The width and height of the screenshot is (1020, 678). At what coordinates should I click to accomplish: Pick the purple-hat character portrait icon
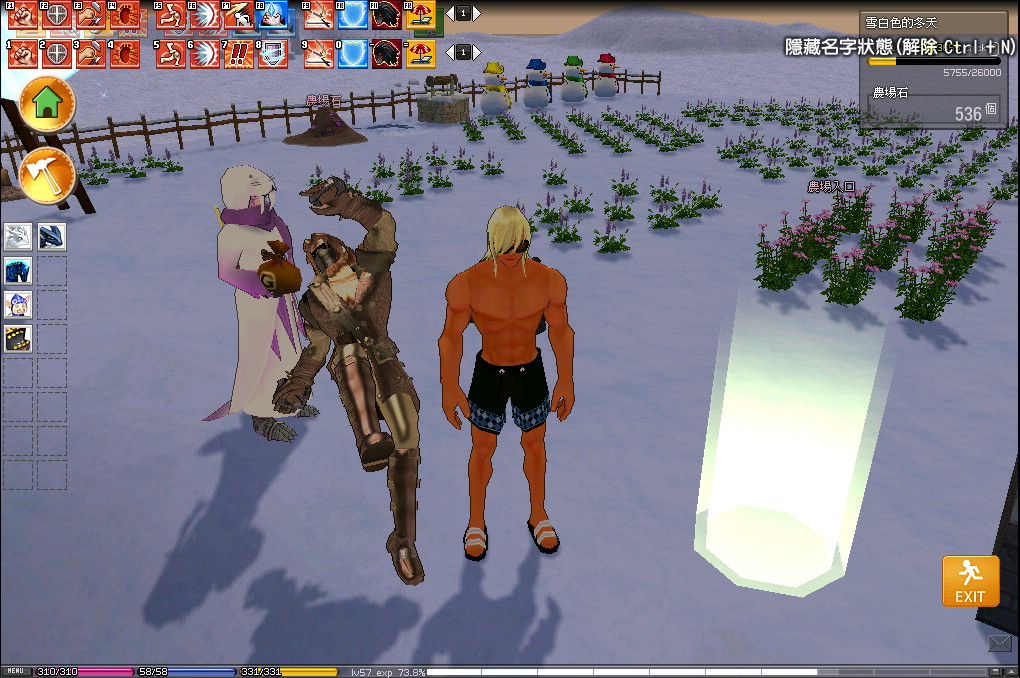19,305
